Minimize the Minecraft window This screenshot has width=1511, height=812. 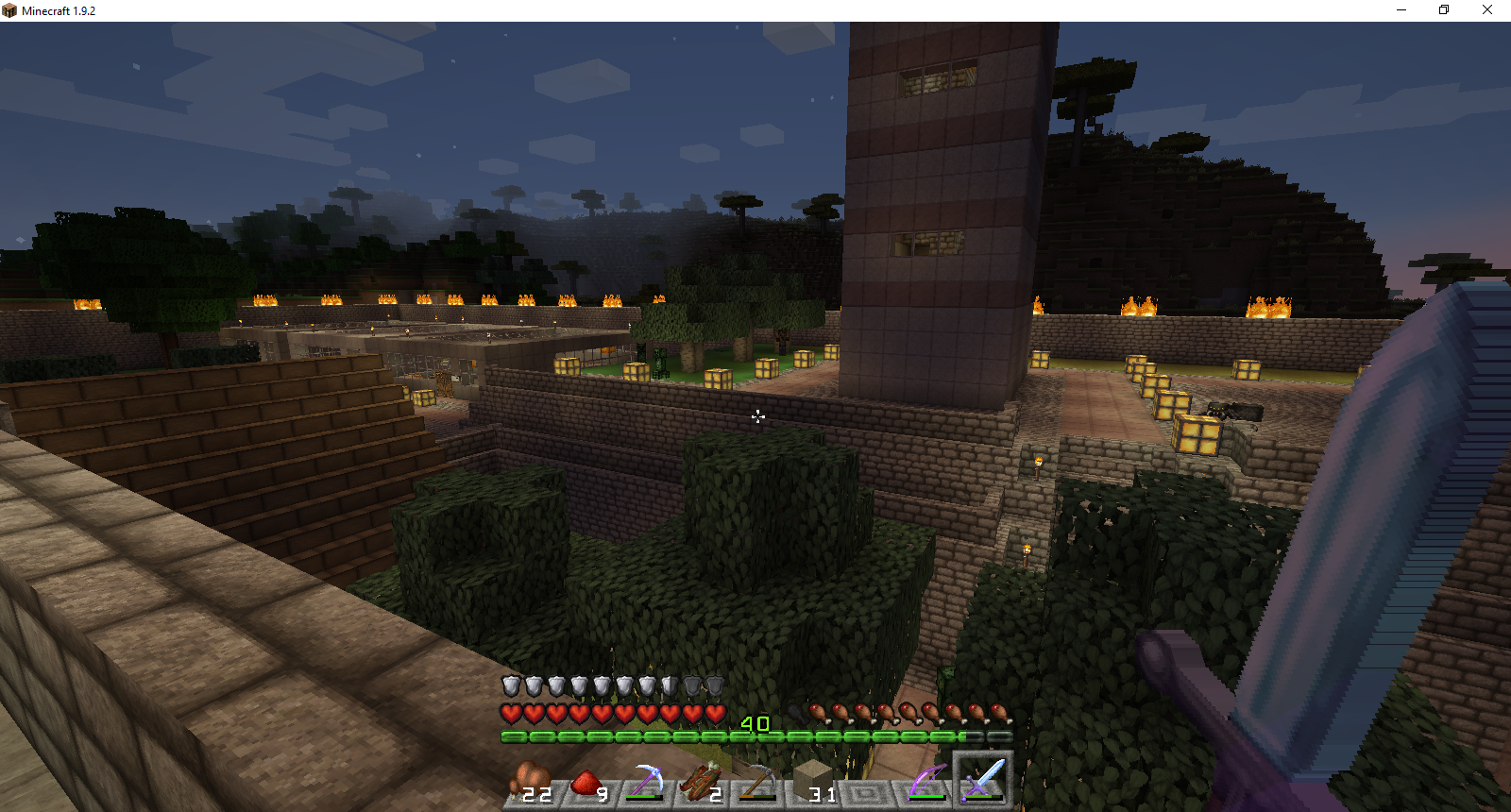1401,10
